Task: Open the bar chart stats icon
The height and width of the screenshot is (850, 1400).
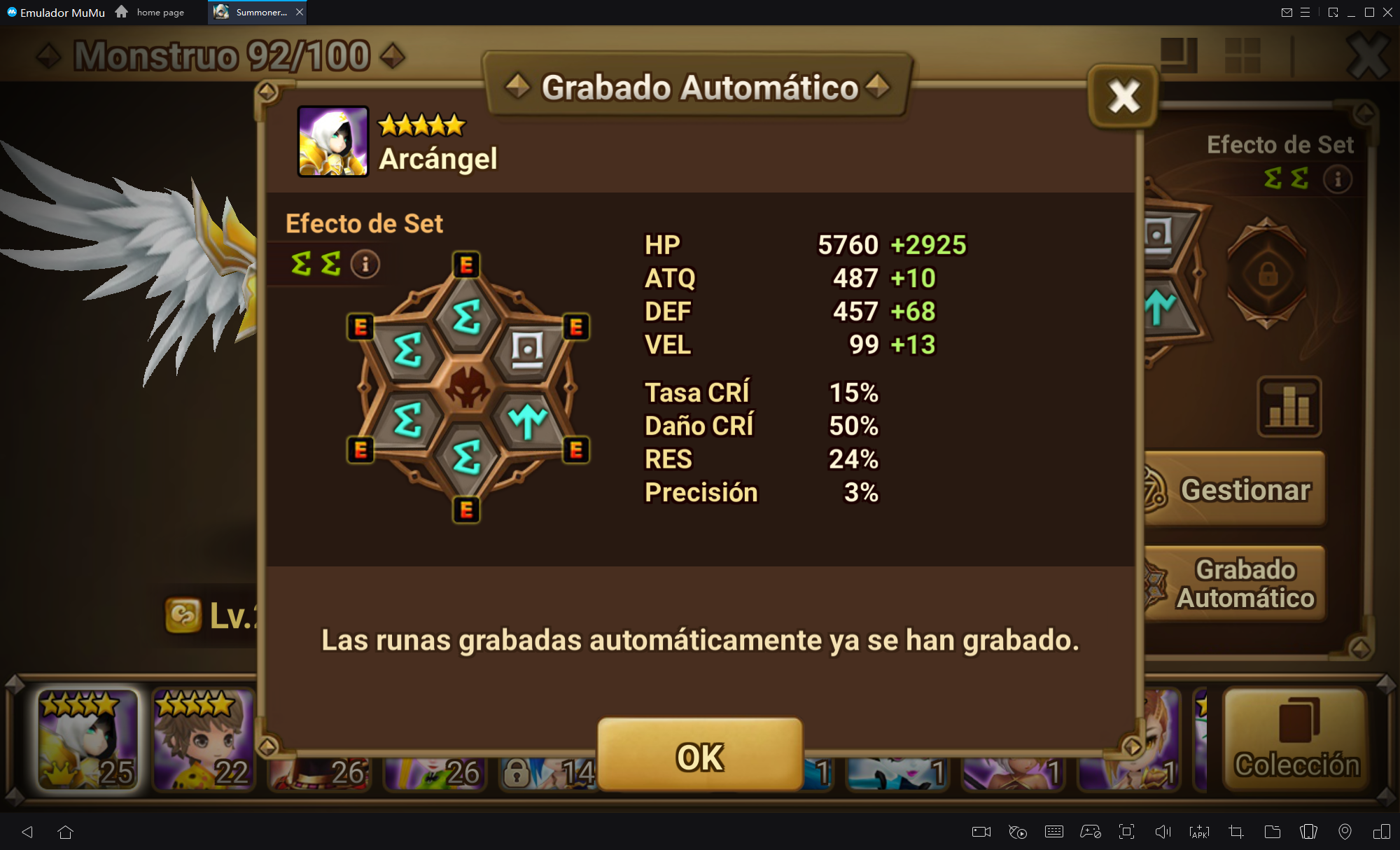Action: [1289, 406]
